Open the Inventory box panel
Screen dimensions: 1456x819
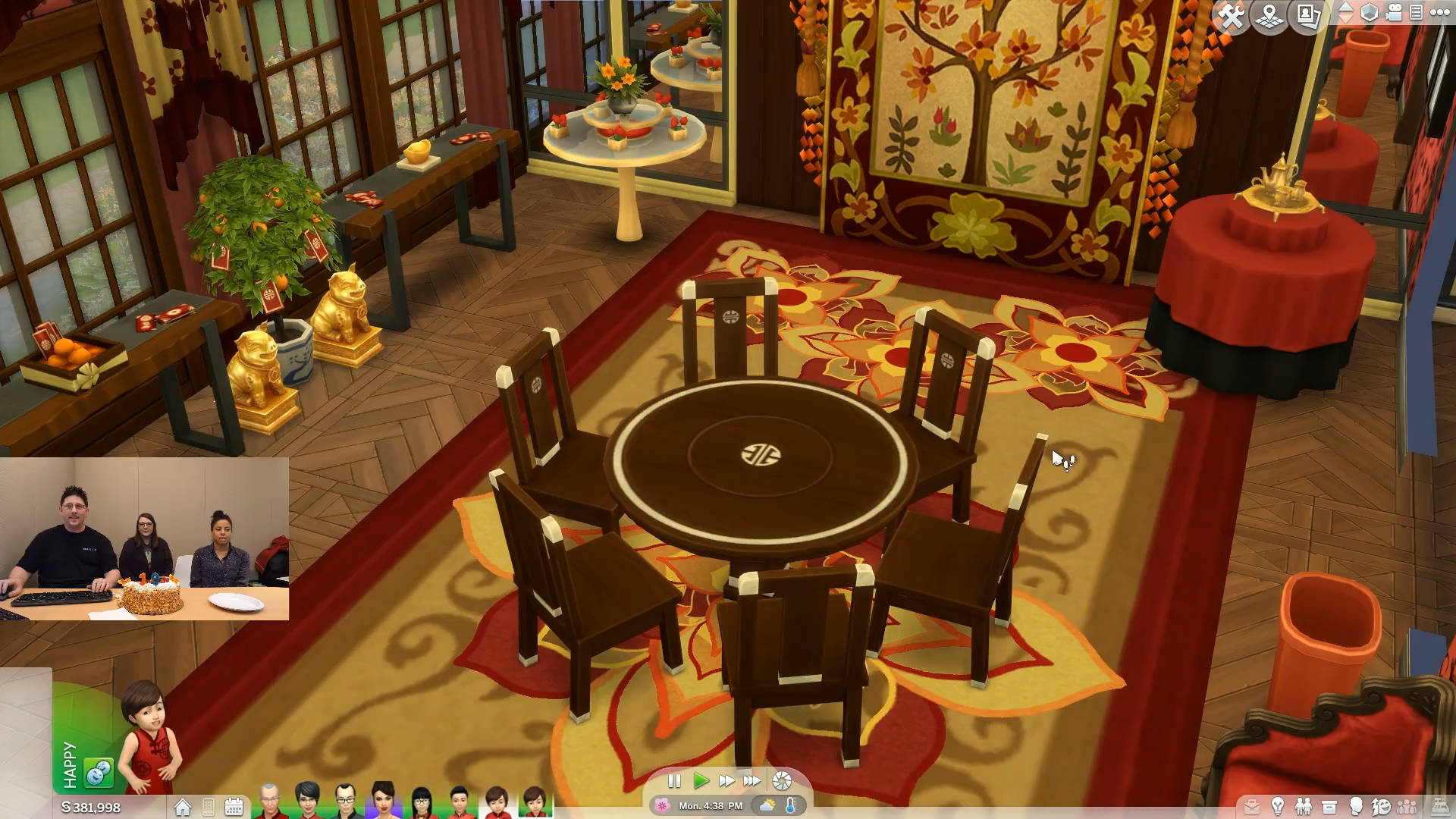pyautogui.click(x=1329, y=806)
